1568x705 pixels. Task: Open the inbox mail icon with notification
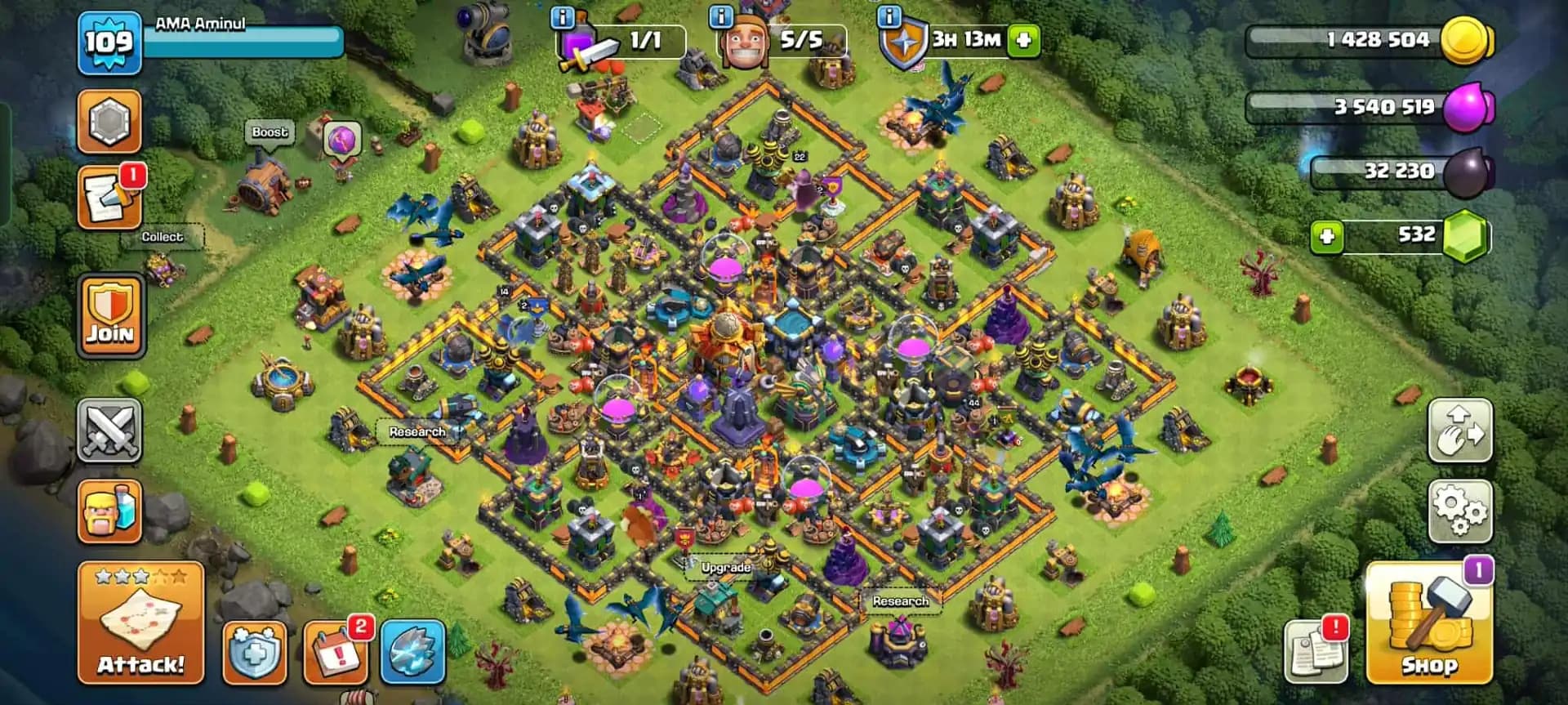coord(110,196)
